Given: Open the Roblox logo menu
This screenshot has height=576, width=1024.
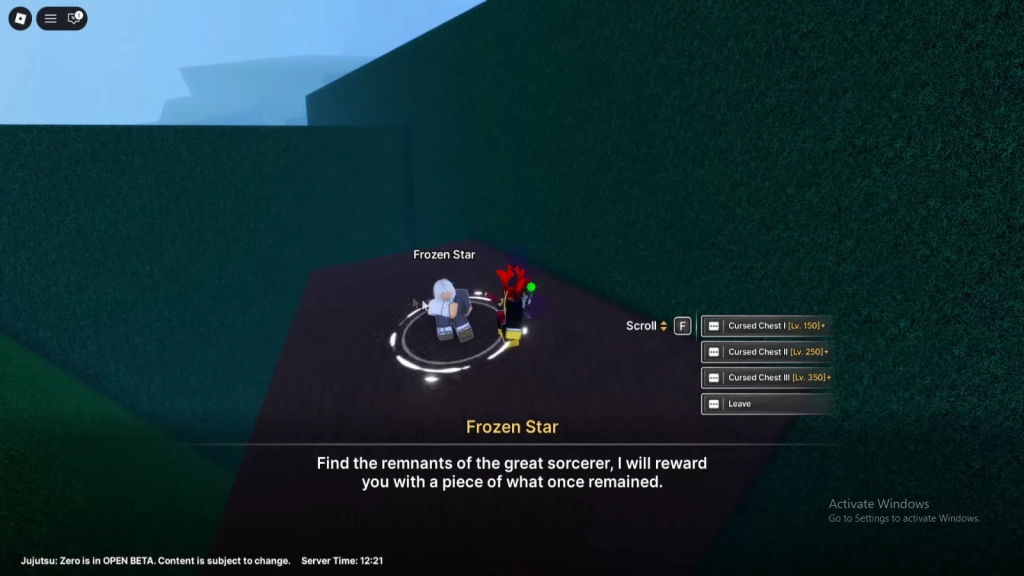Looking at the screenshot, I should click(20, 18).
